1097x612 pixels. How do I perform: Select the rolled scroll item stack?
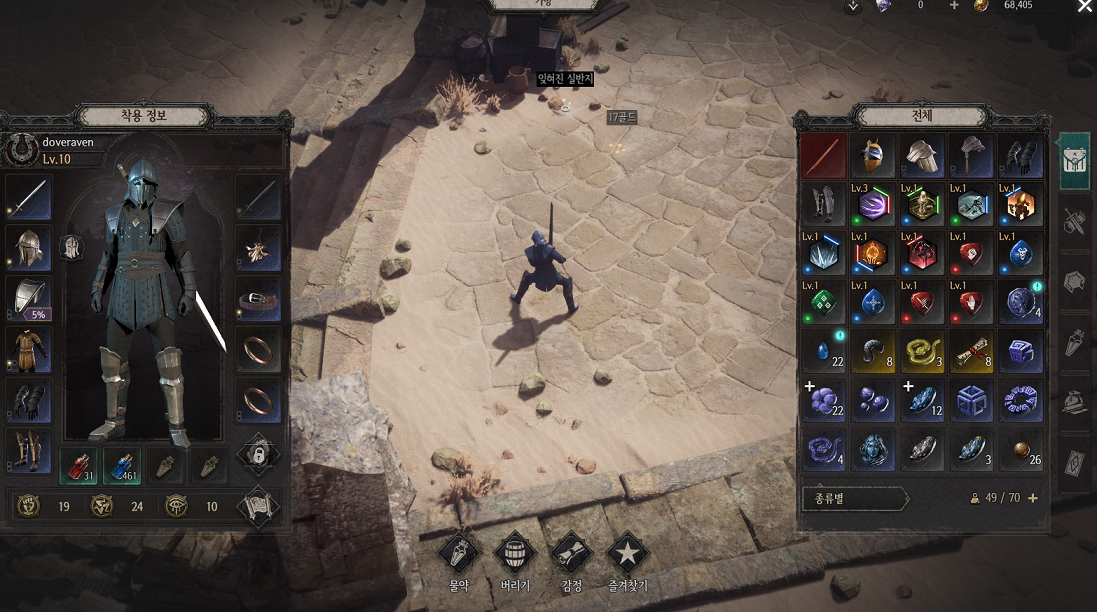[970, 351]
